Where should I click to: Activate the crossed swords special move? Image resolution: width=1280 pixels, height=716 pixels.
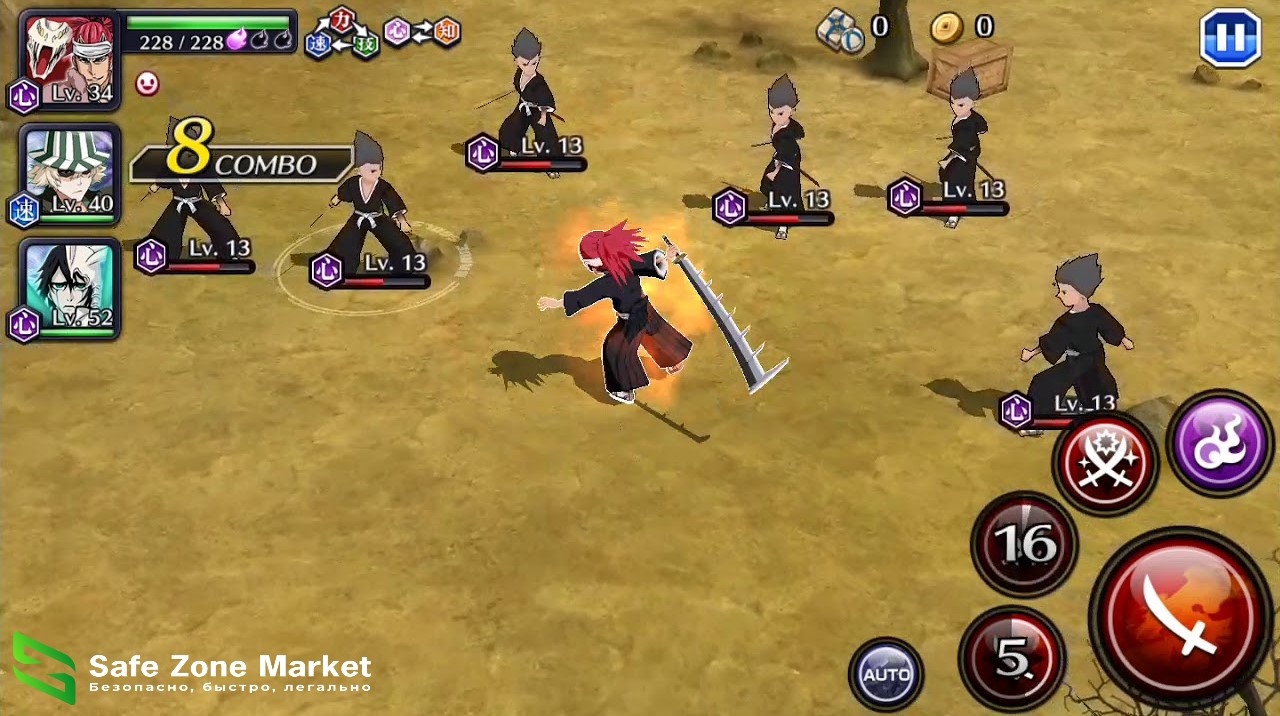coord(1105,464)
